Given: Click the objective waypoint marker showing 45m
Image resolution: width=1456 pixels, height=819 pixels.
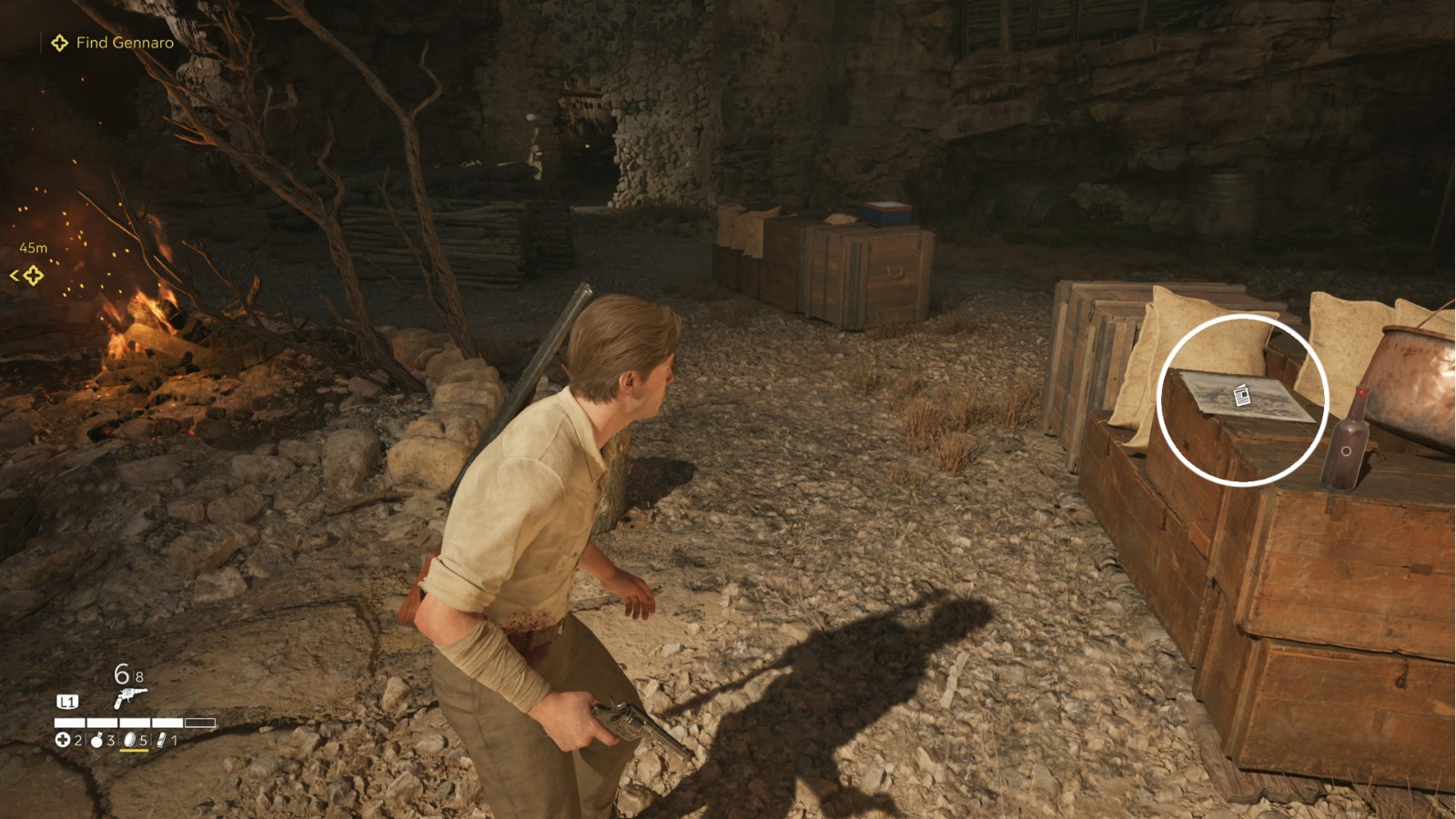Looking at the screenshot, I should click(x=33, y=275).
